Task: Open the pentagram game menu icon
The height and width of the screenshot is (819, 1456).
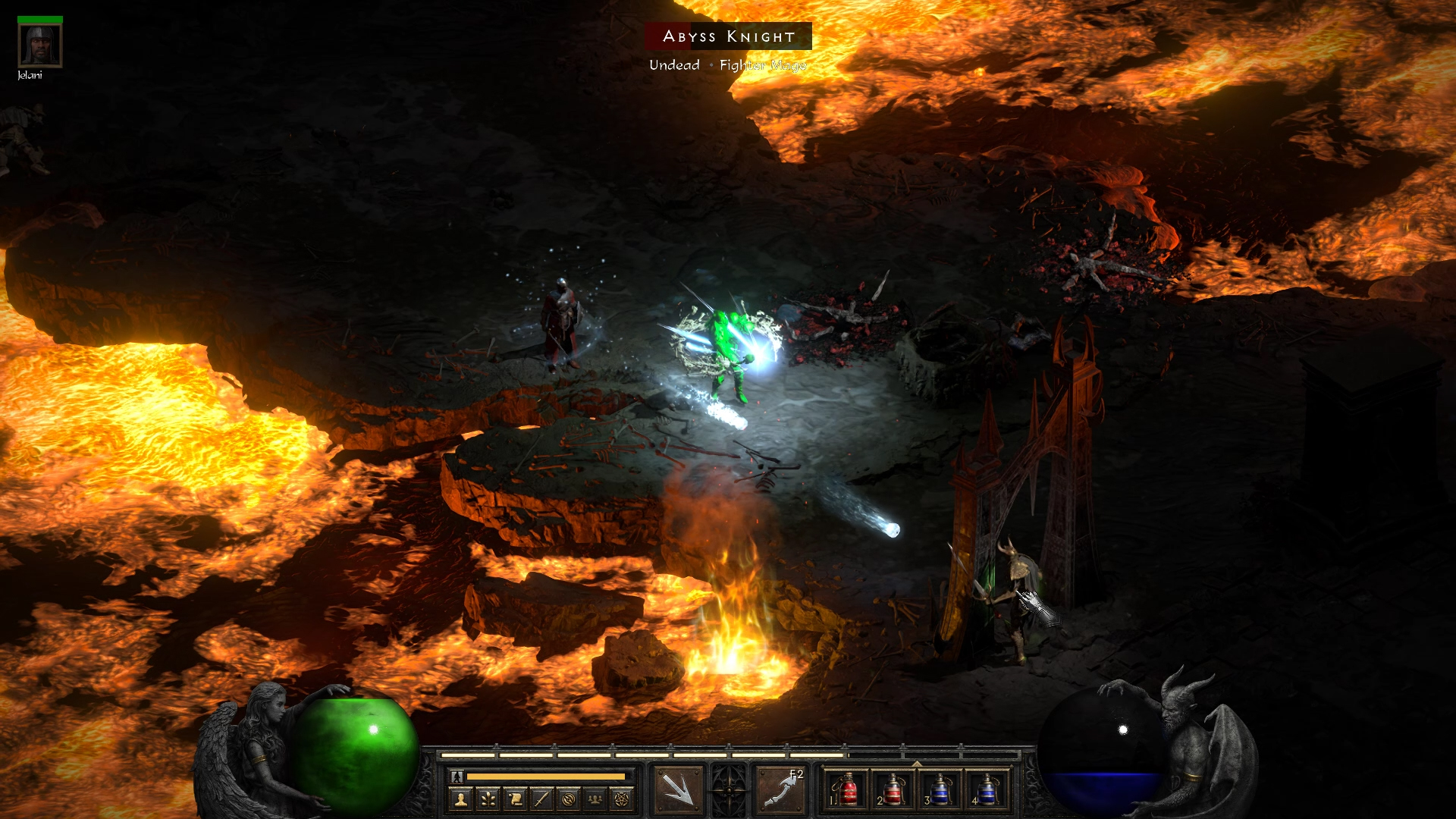Action: [622, 799]
